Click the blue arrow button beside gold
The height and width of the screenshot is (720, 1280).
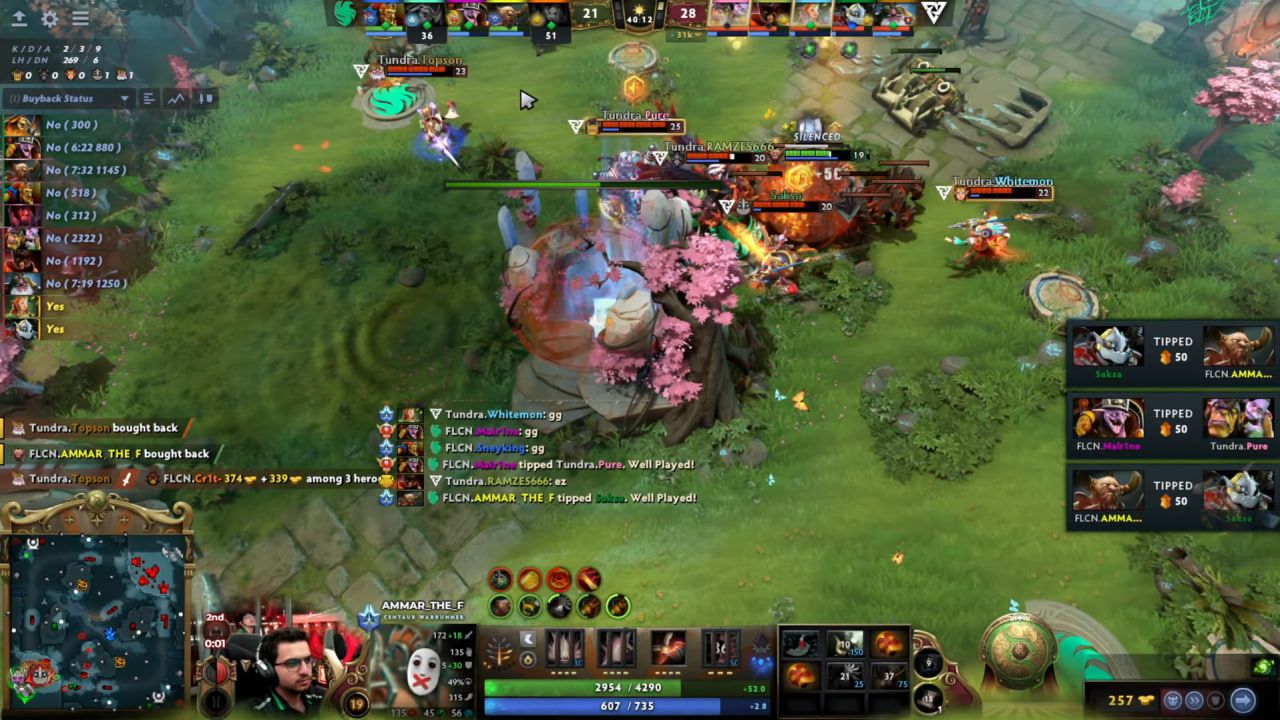(x=1242, y=700)
